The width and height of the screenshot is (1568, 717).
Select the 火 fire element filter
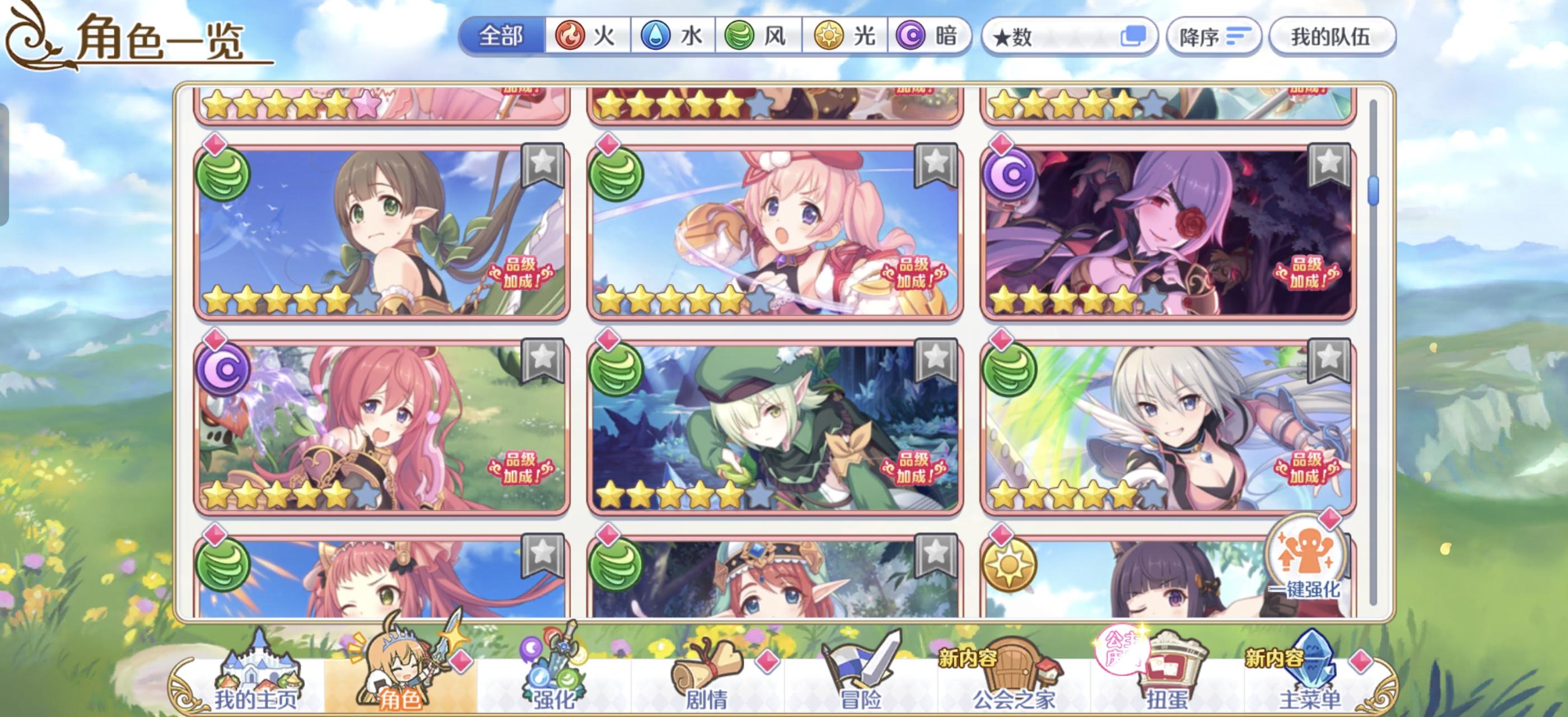587,36
